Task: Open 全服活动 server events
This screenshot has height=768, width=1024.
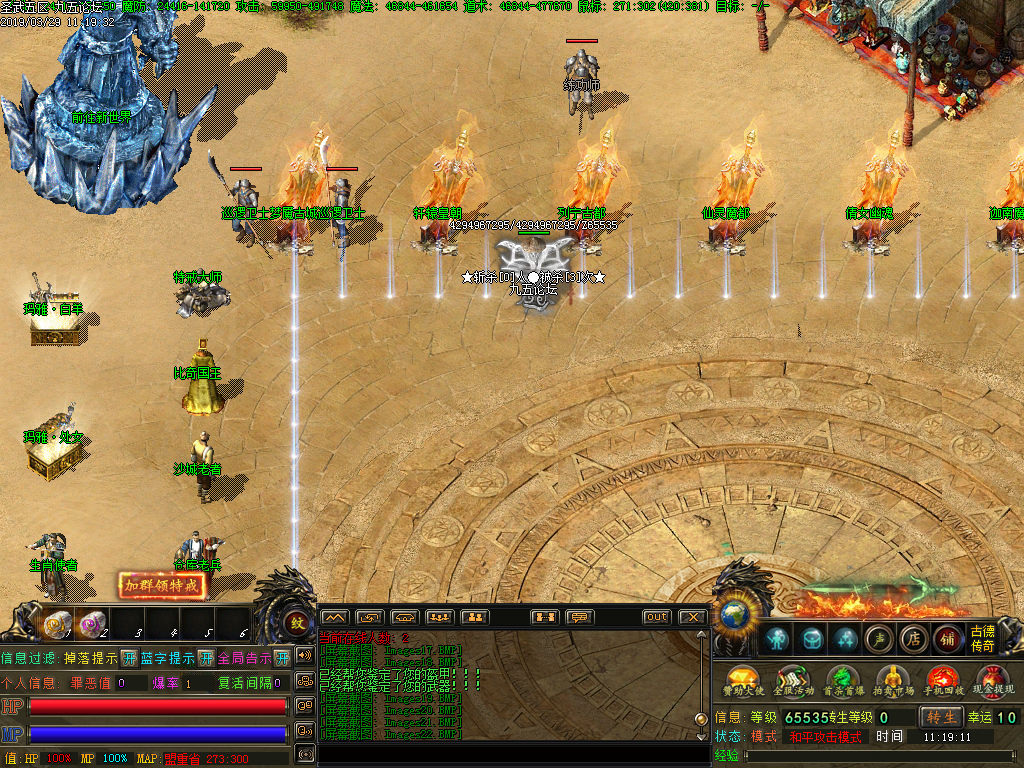Action: [791, 682]
